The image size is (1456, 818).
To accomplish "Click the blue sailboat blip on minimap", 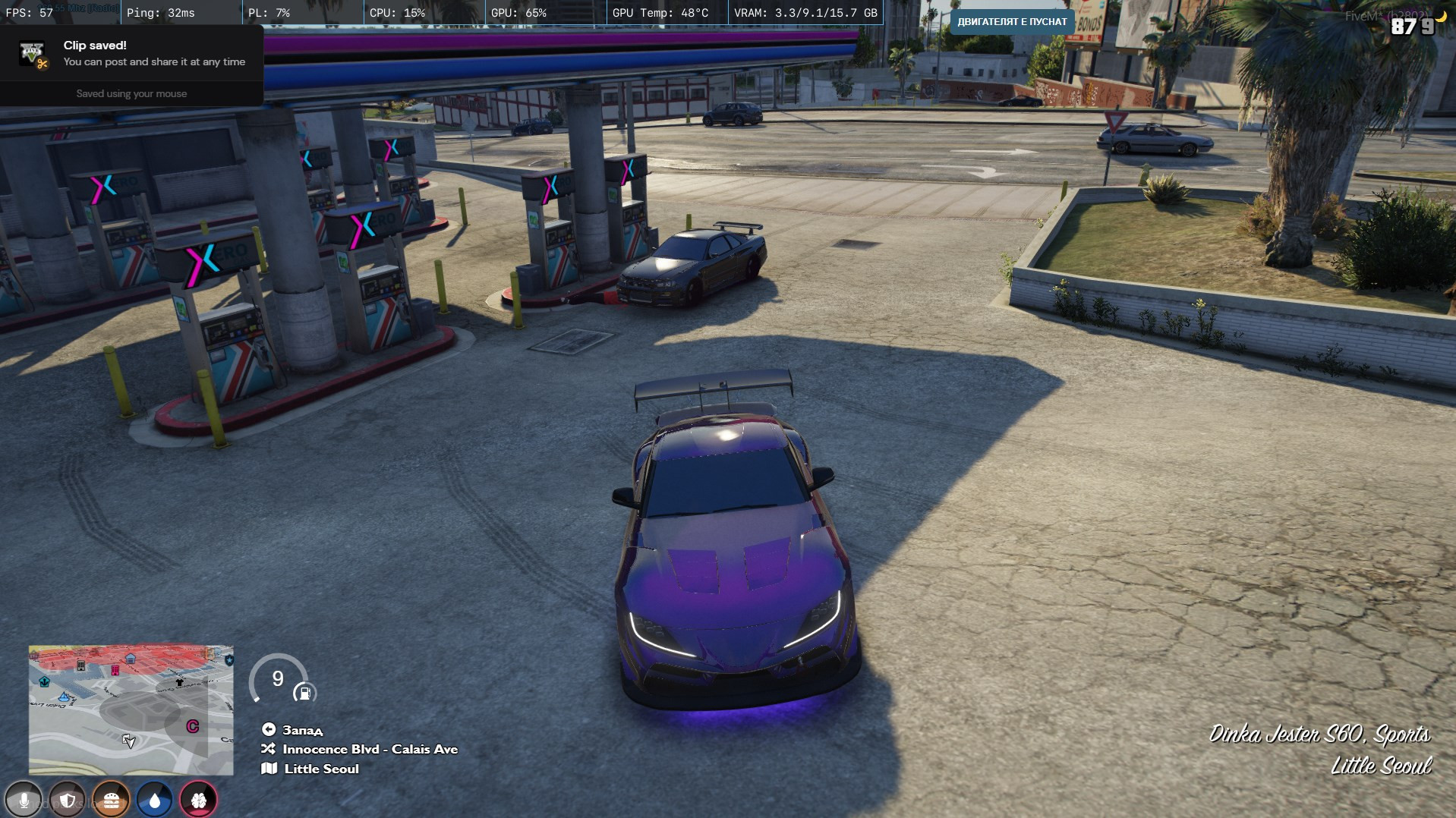I will (x=65, y=696).
